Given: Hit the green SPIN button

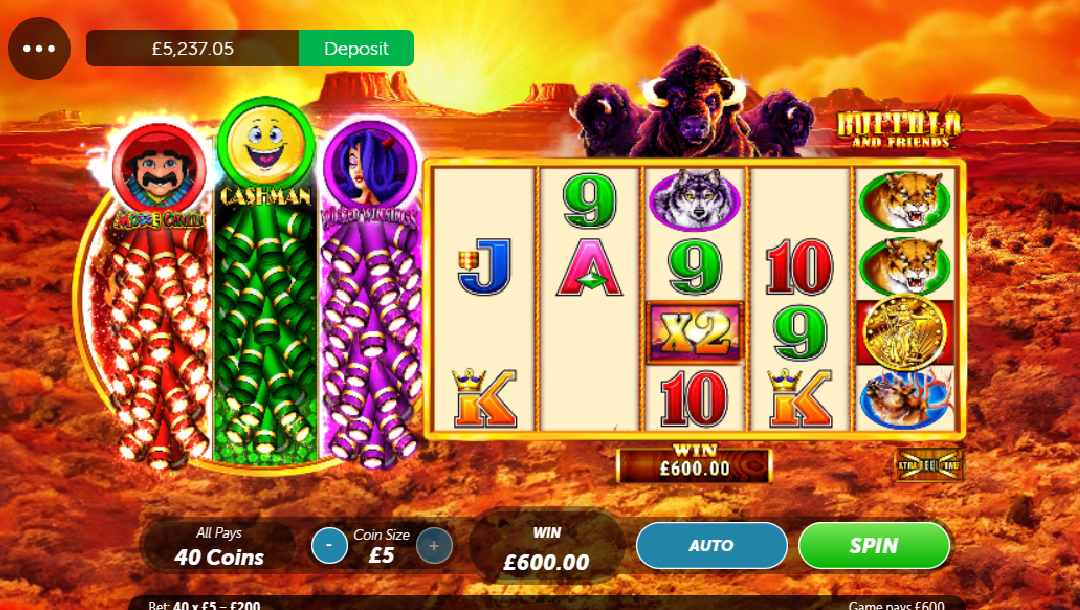Looking at the screenshot, I should coord(873,545).
